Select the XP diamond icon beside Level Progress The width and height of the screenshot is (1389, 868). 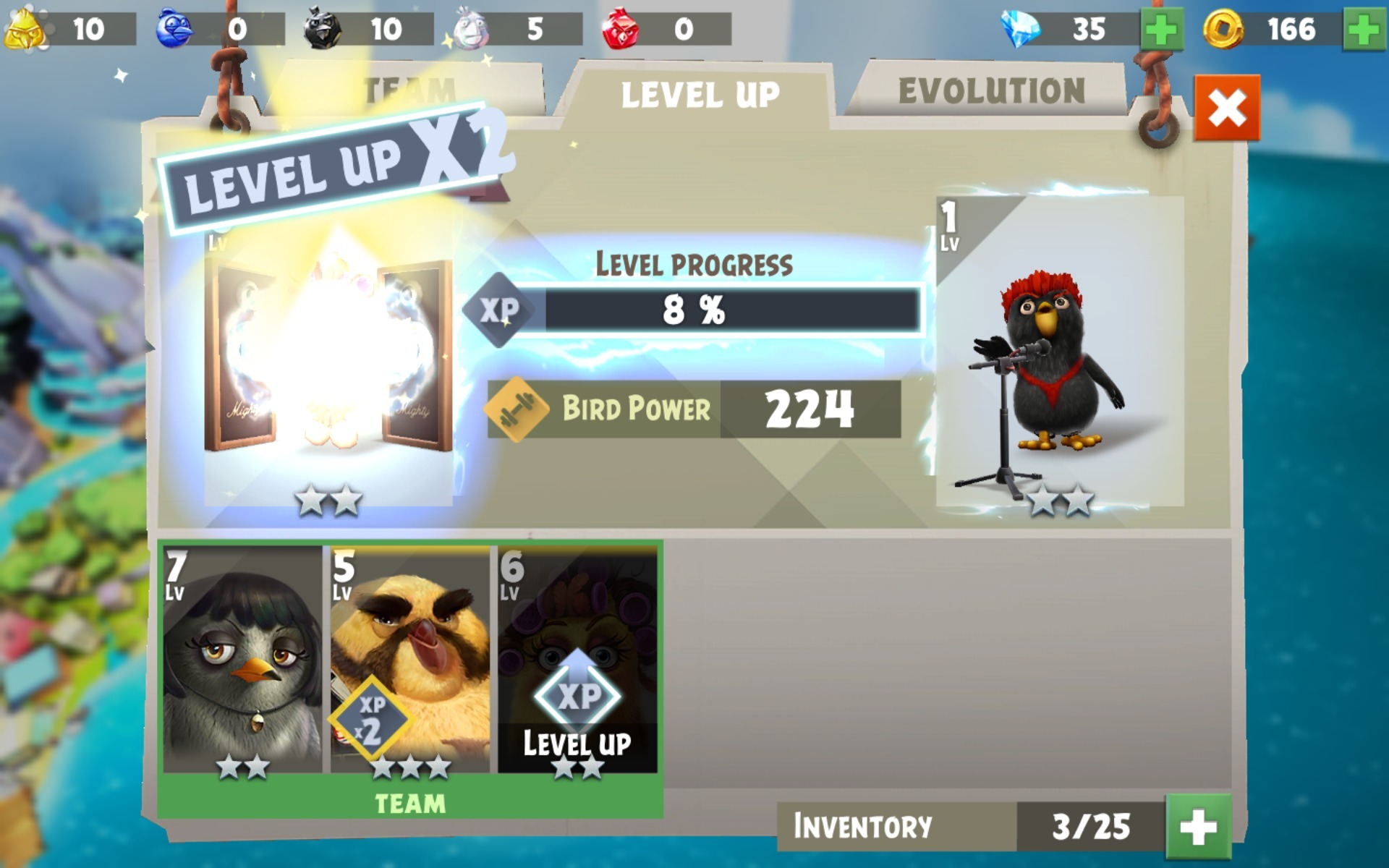(501, 310)
